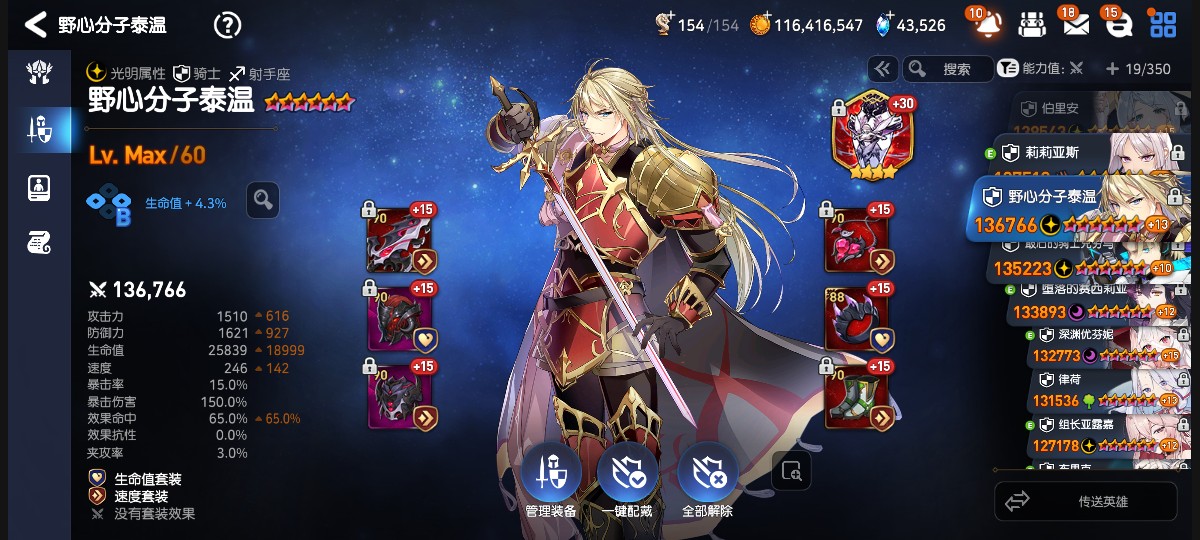The height and width of the screenshot is (540, 1200).
Task: Select the sword and shield equipment tab
Action: (39, 128)
